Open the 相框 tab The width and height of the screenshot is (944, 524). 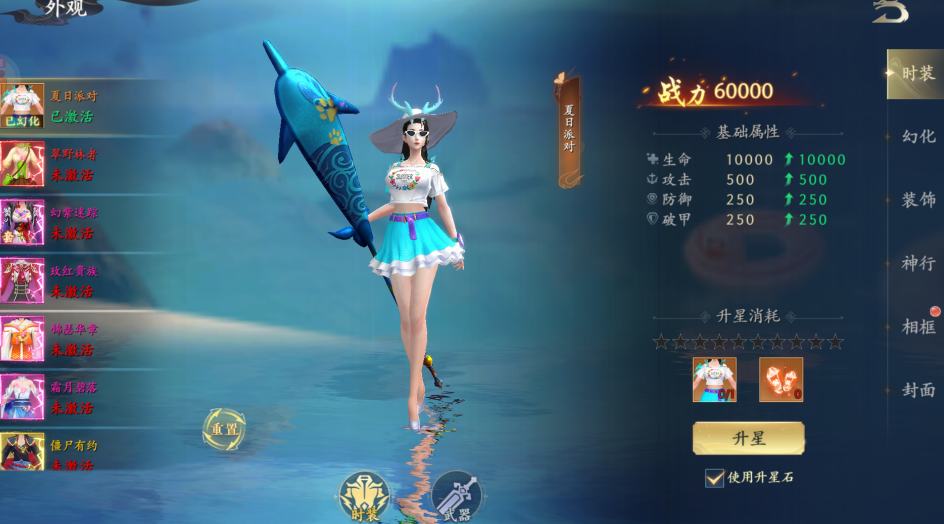[x=918, y=327]
